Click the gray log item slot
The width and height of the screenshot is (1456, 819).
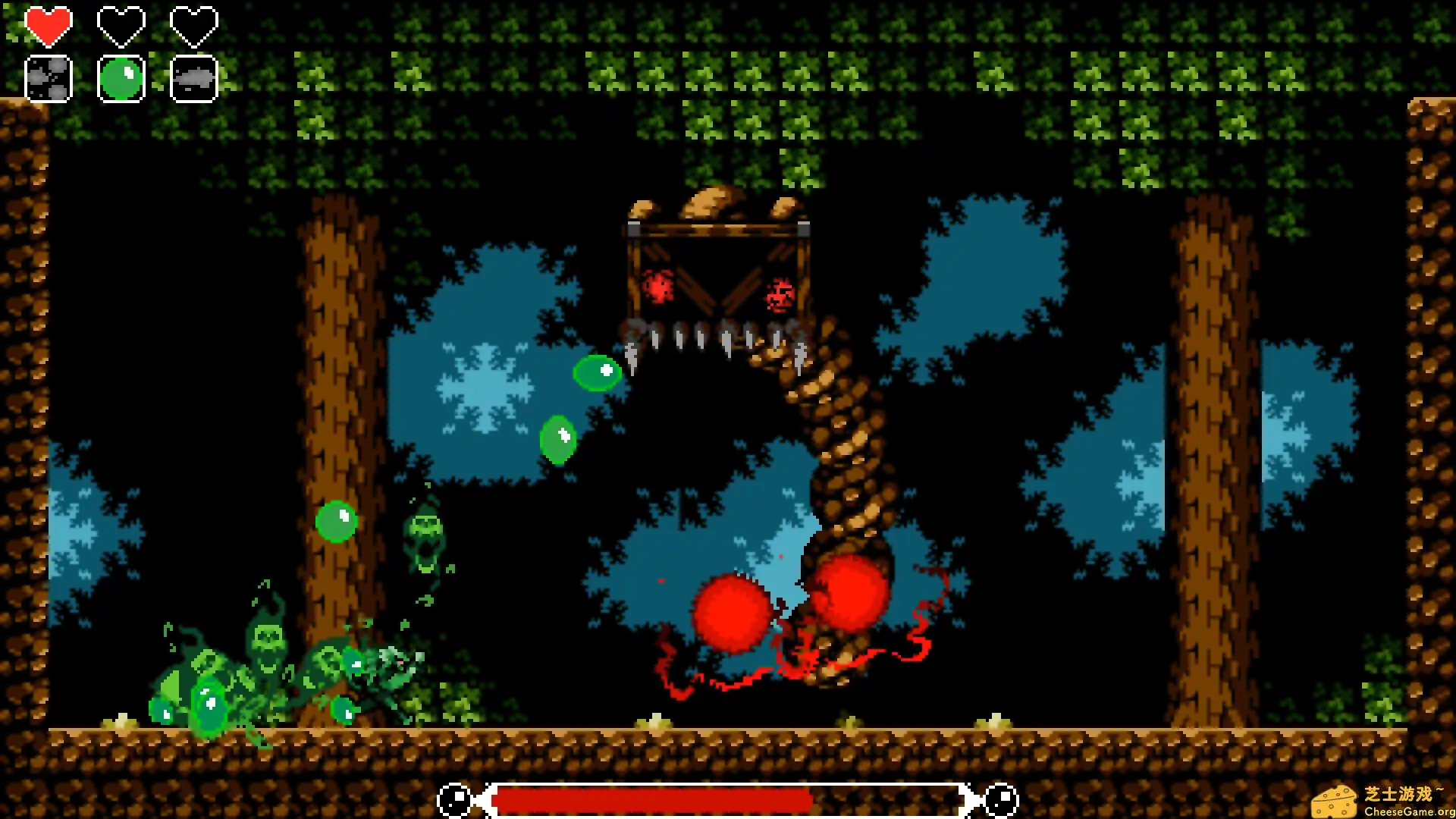pyautogui.click(x=193, y=78)
